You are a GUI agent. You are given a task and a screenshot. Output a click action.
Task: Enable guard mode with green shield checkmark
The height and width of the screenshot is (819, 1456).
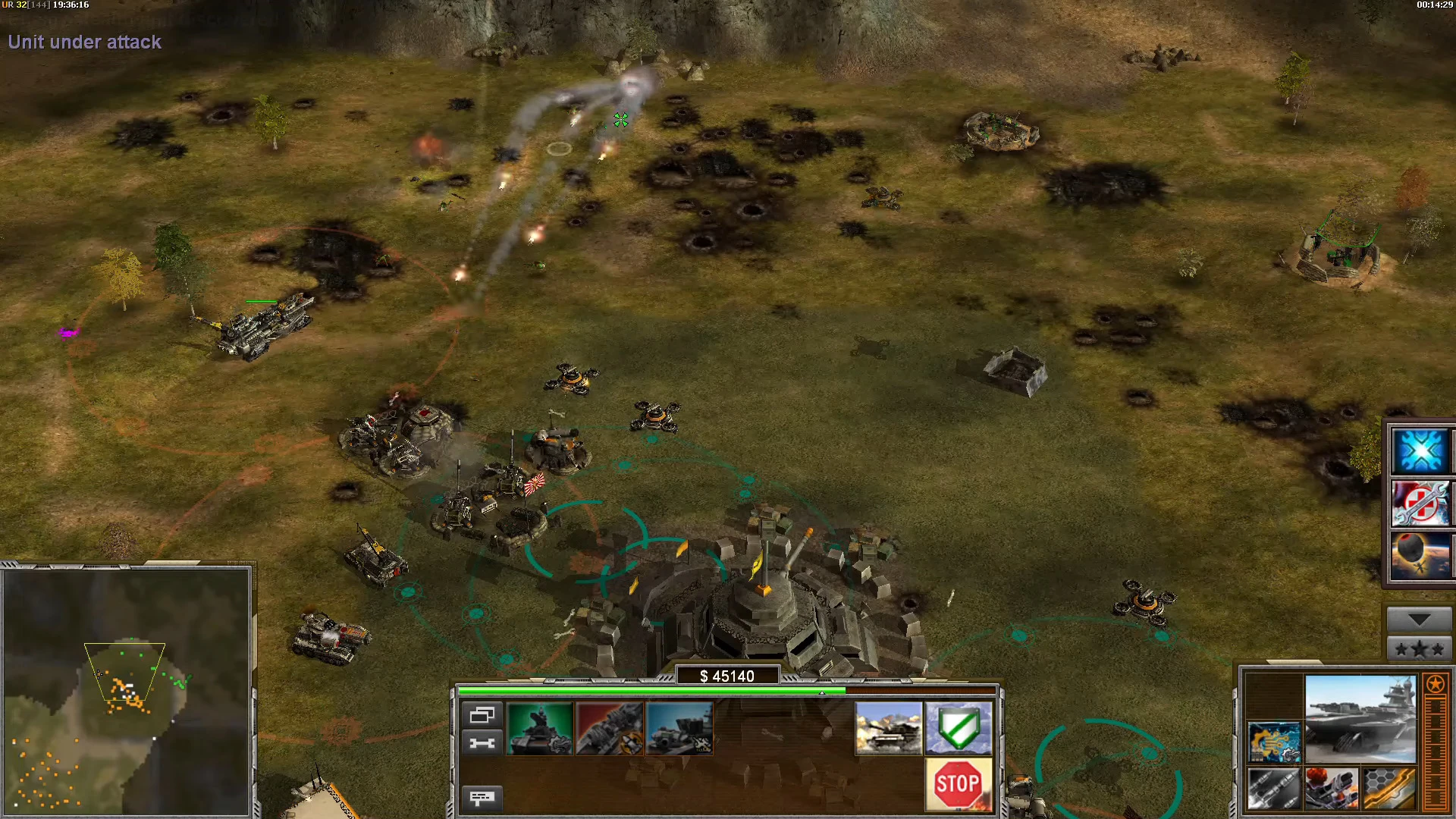click(958, 730)
